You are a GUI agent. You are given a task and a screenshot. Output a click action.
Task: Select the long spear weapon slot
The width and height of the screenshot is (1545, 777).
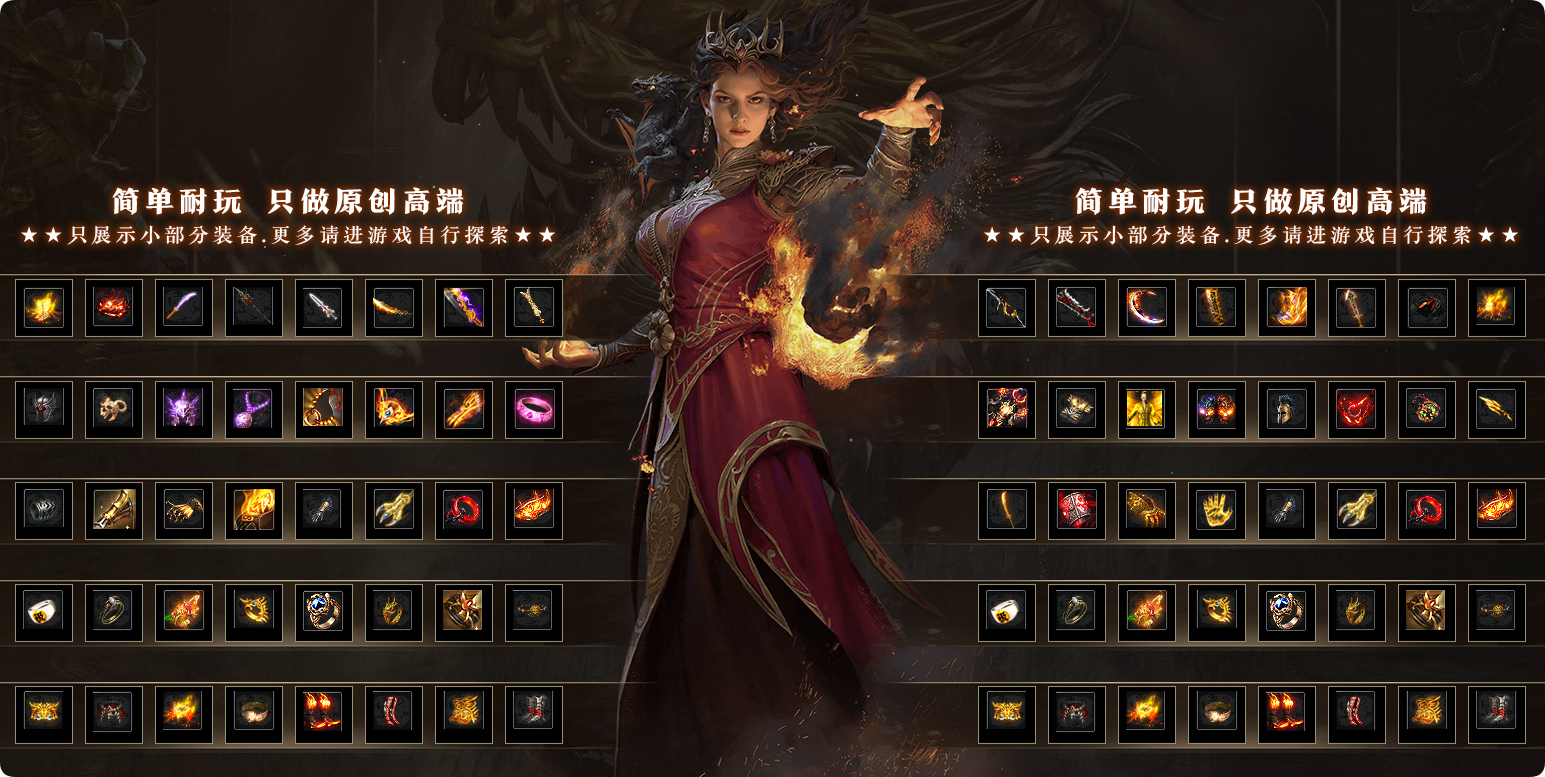254,307
